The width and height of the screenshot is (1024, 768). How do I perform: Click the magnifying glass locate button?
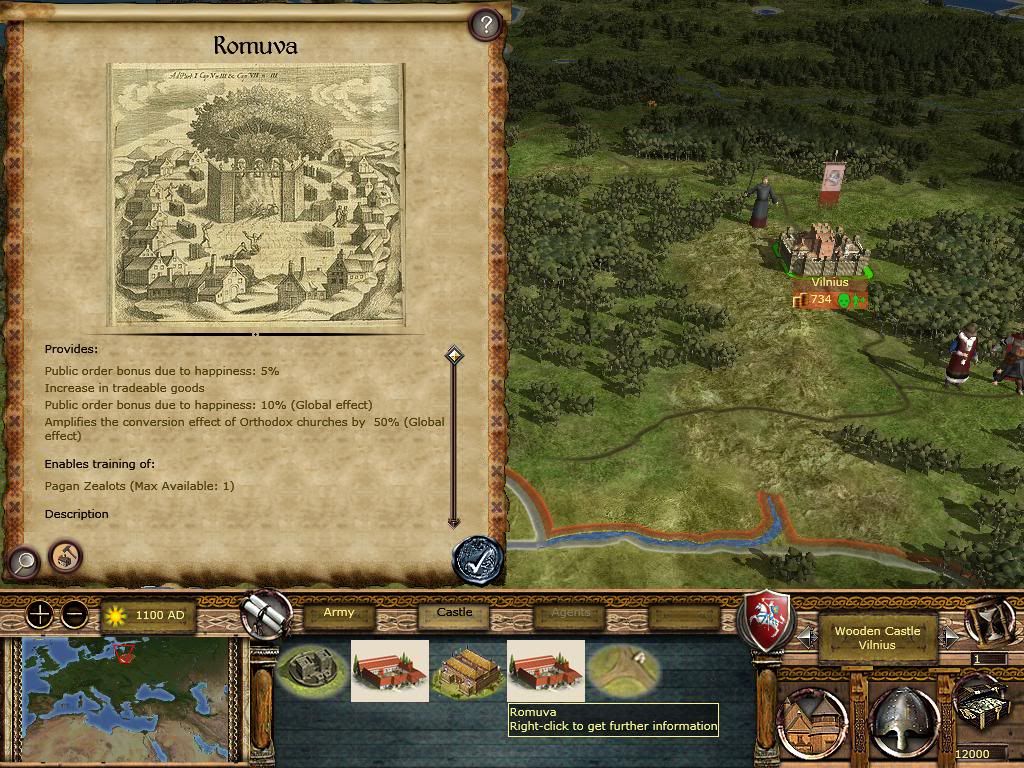click(x=23, y=563)
